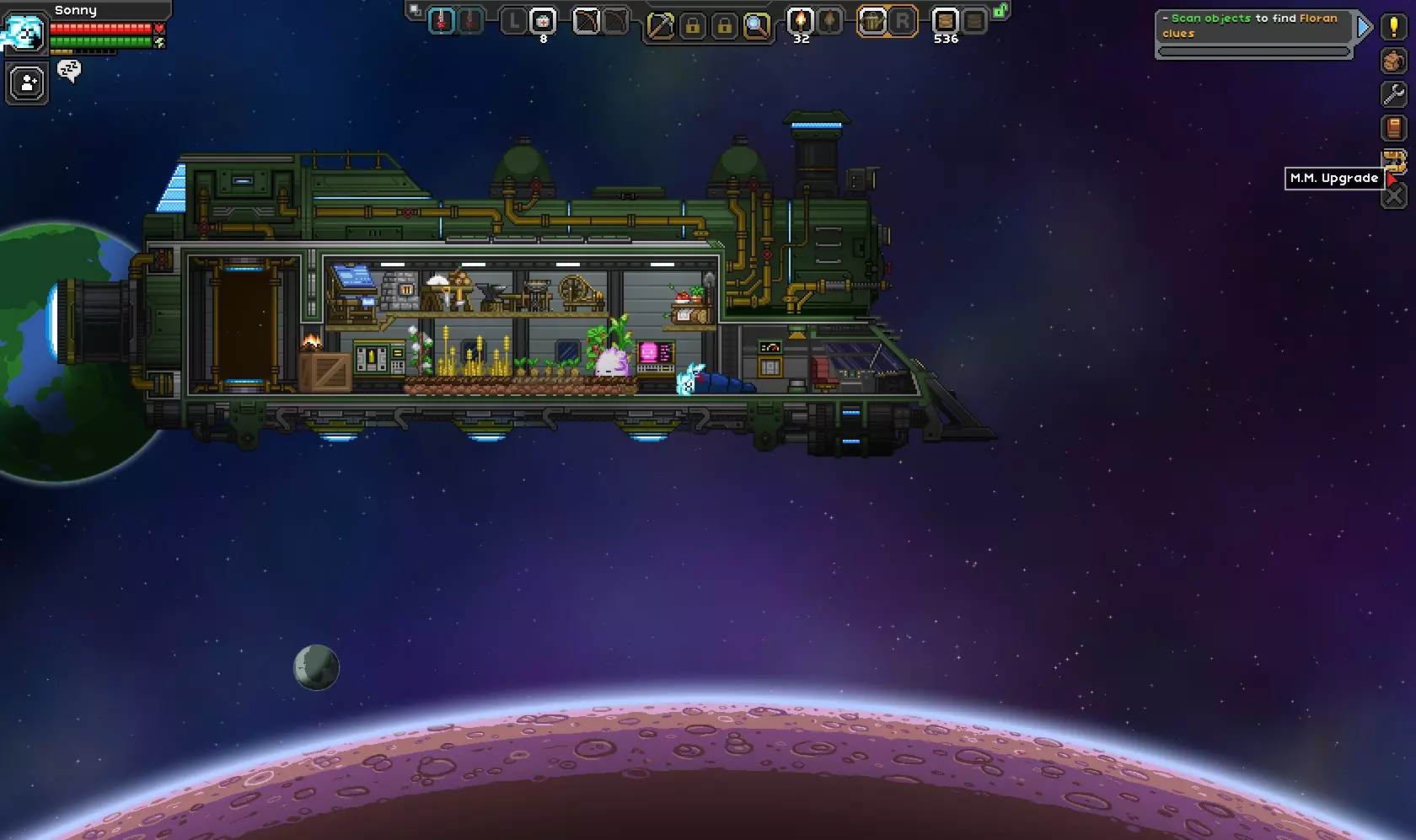Open the backpack inventory

[x=1394, y=61]
